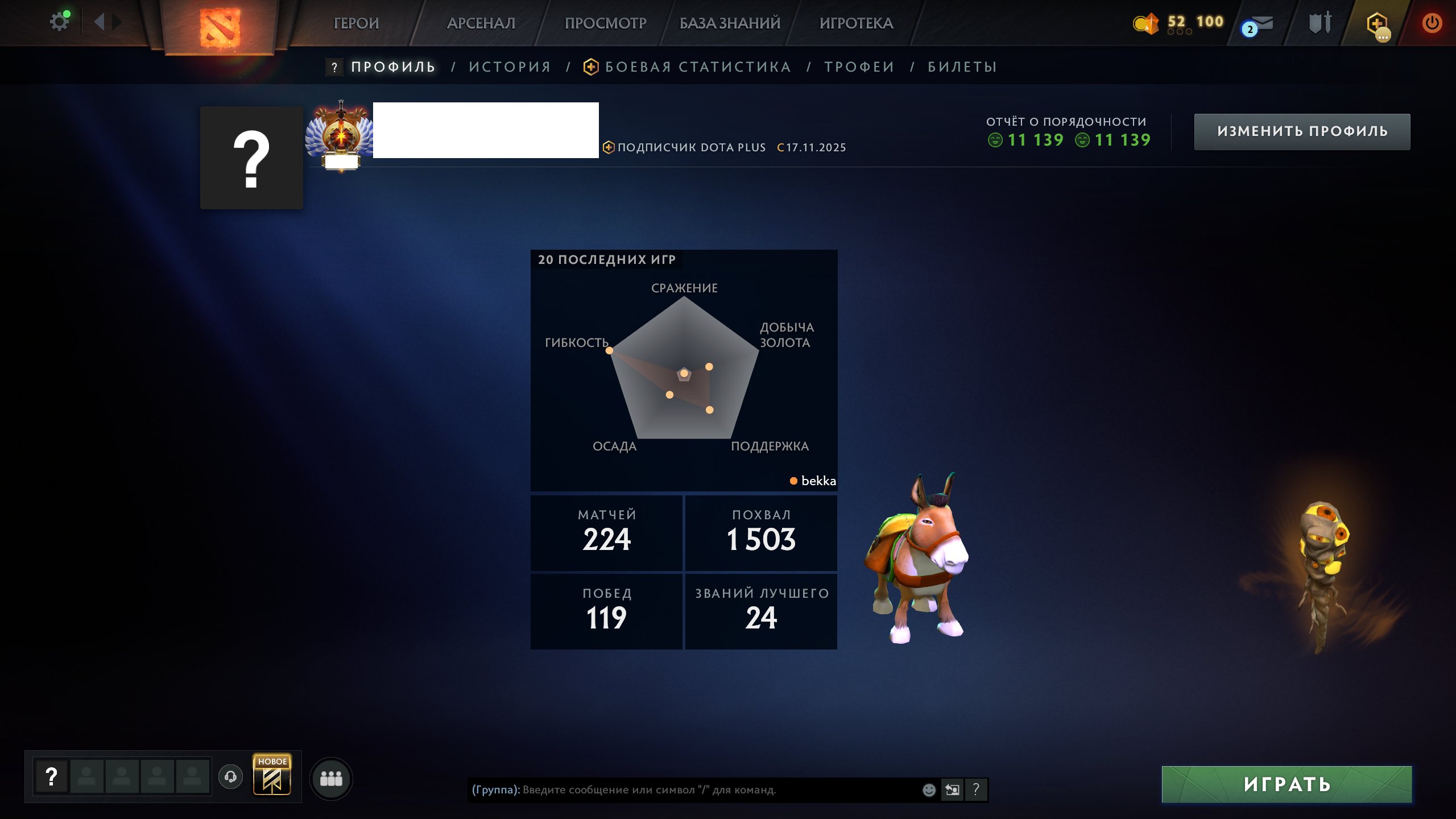
Task: Click the green conduct report smiley
Action: click(996, 140)
